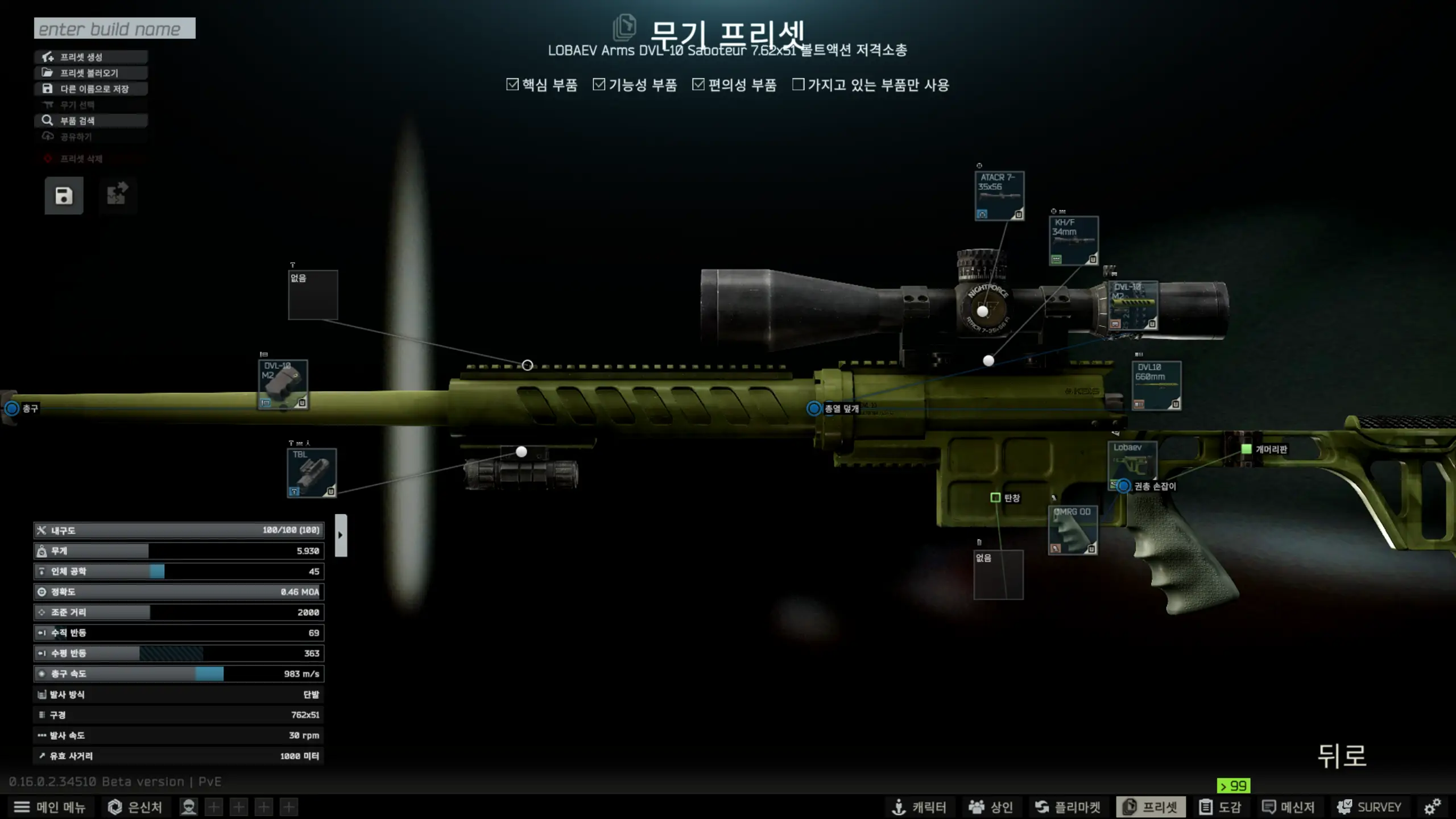
Task: Select the TBL tactical flashlight slot
Action: (312, 473)
